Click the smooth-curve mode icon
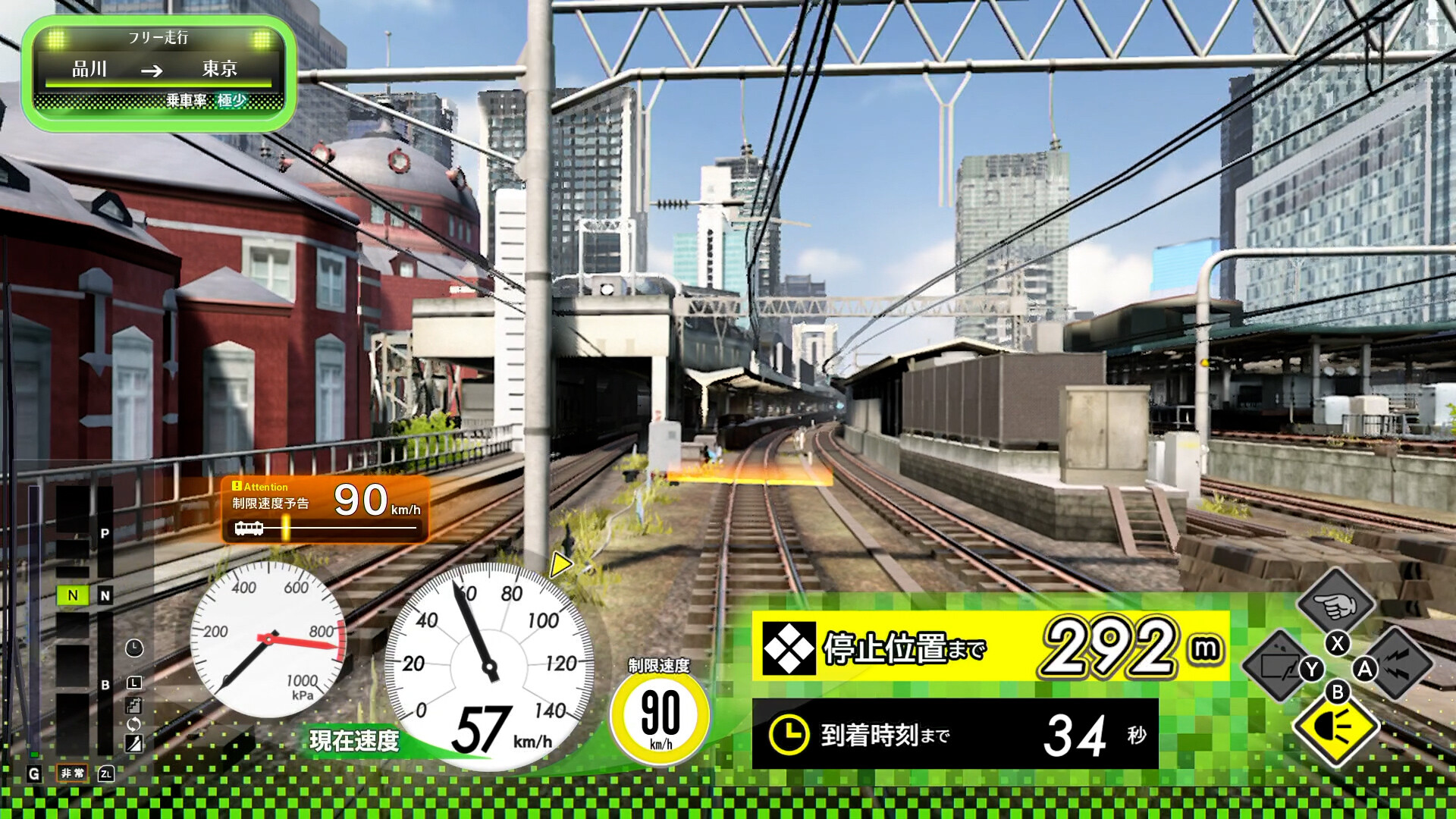1456x819 pixels. click(133, 743)
